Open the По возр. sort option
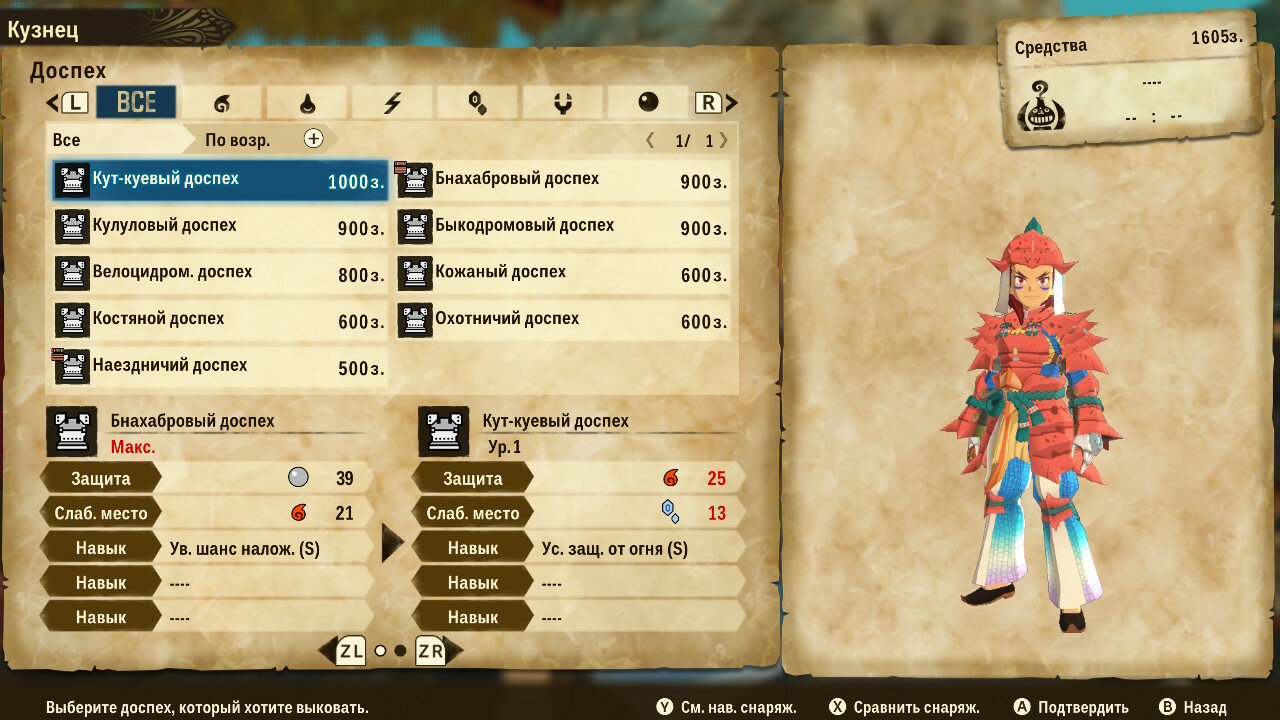 point(238,140)
